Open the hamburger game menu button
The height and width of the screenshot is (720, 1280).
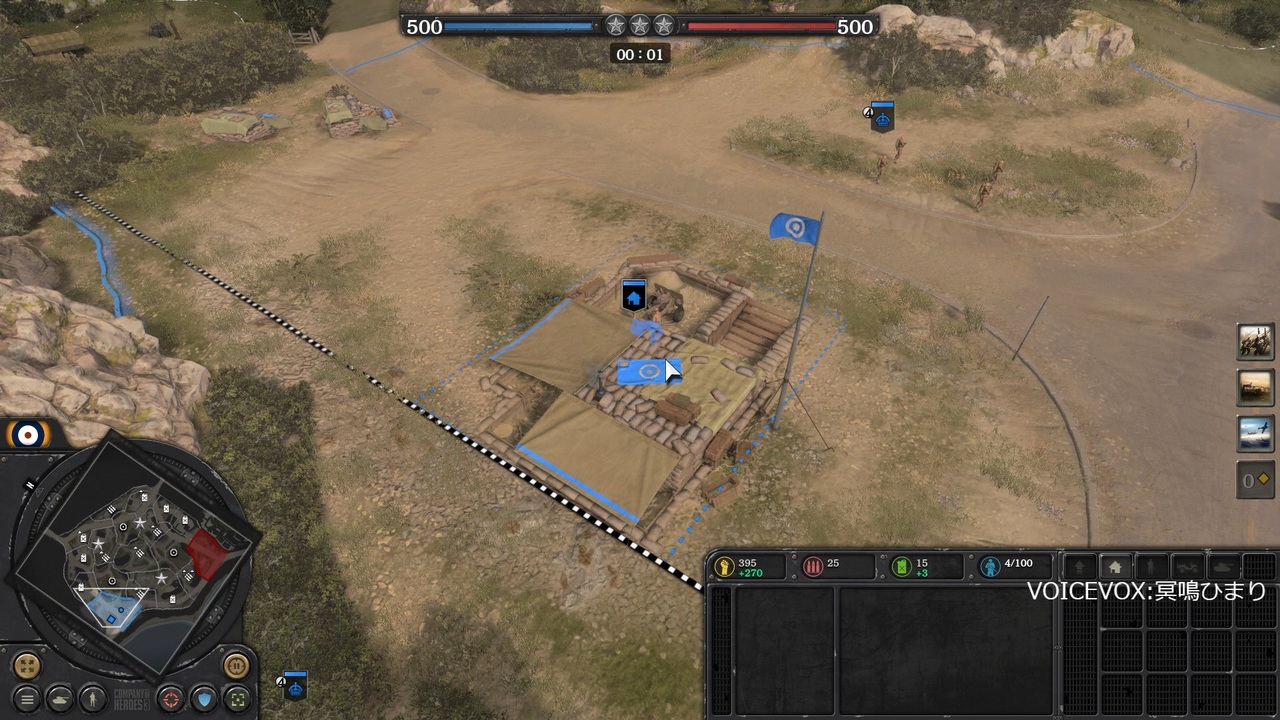pos(27,700)
